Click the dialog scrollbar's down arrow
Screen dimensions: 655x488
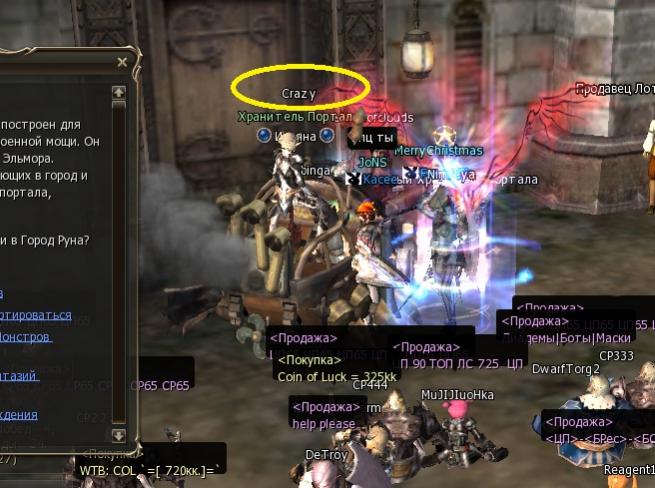tap(118, 435)
